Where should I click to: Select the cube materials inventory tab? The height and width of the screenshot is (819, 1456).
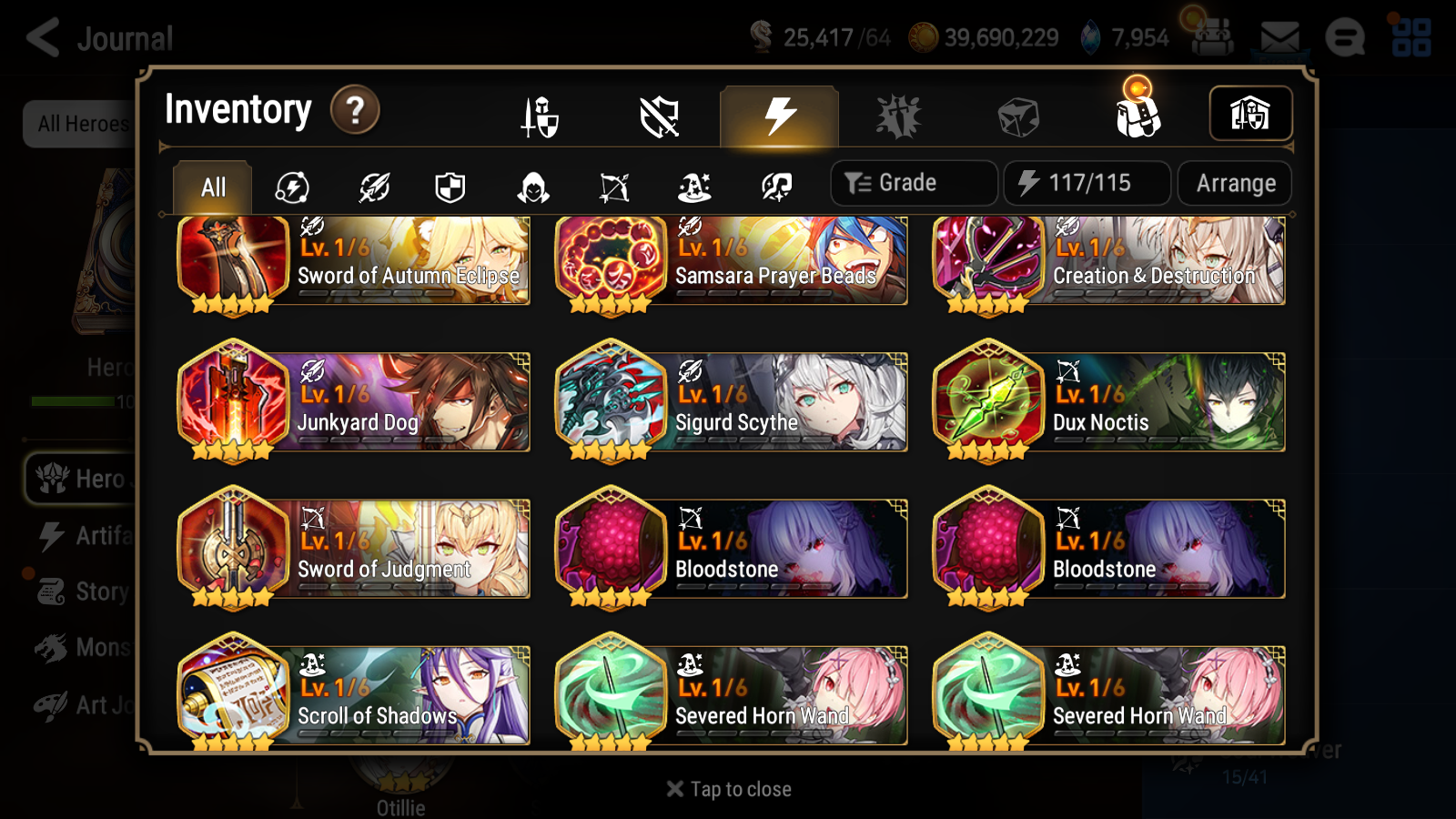click(x=1019, y=114)
